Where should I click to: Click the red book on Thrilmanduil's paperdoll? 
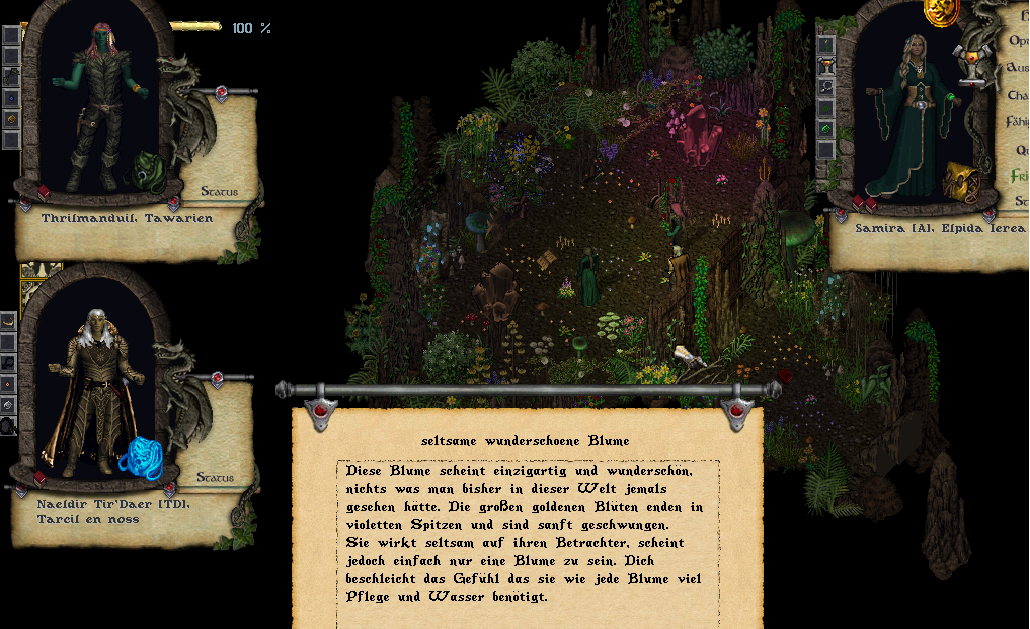coord(43,191)
